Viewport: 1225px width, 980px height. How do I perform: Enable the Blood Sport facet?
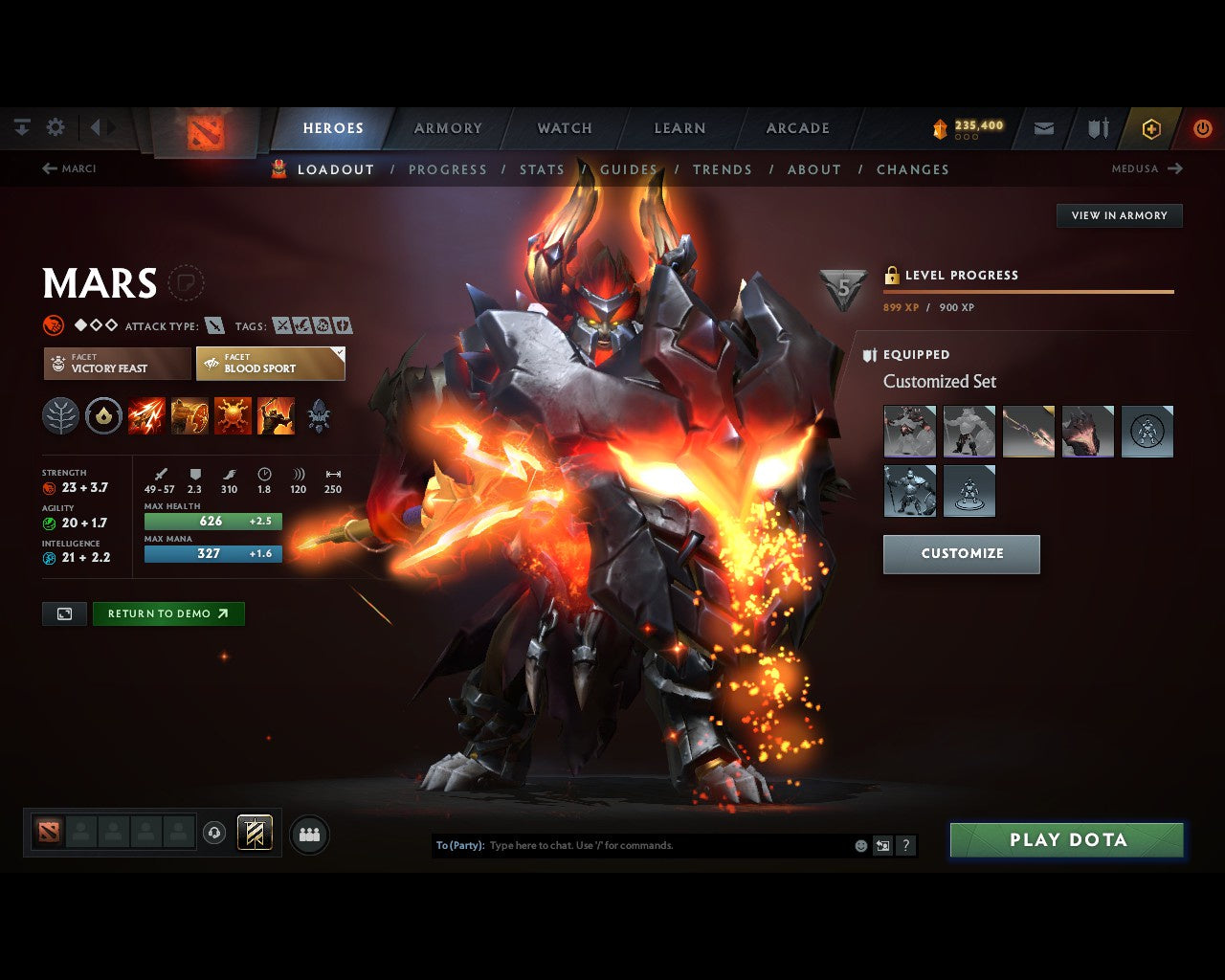tap(270, 364)
